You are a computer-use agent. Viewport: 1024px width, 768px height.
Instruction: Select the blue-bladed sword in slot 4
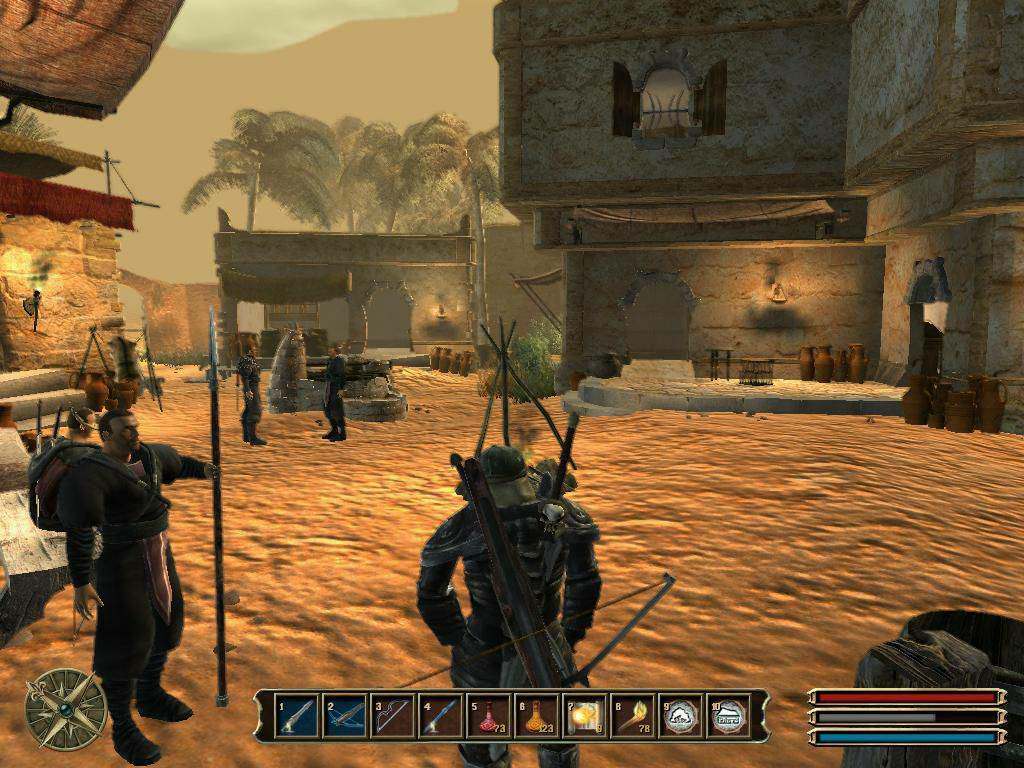441,716
